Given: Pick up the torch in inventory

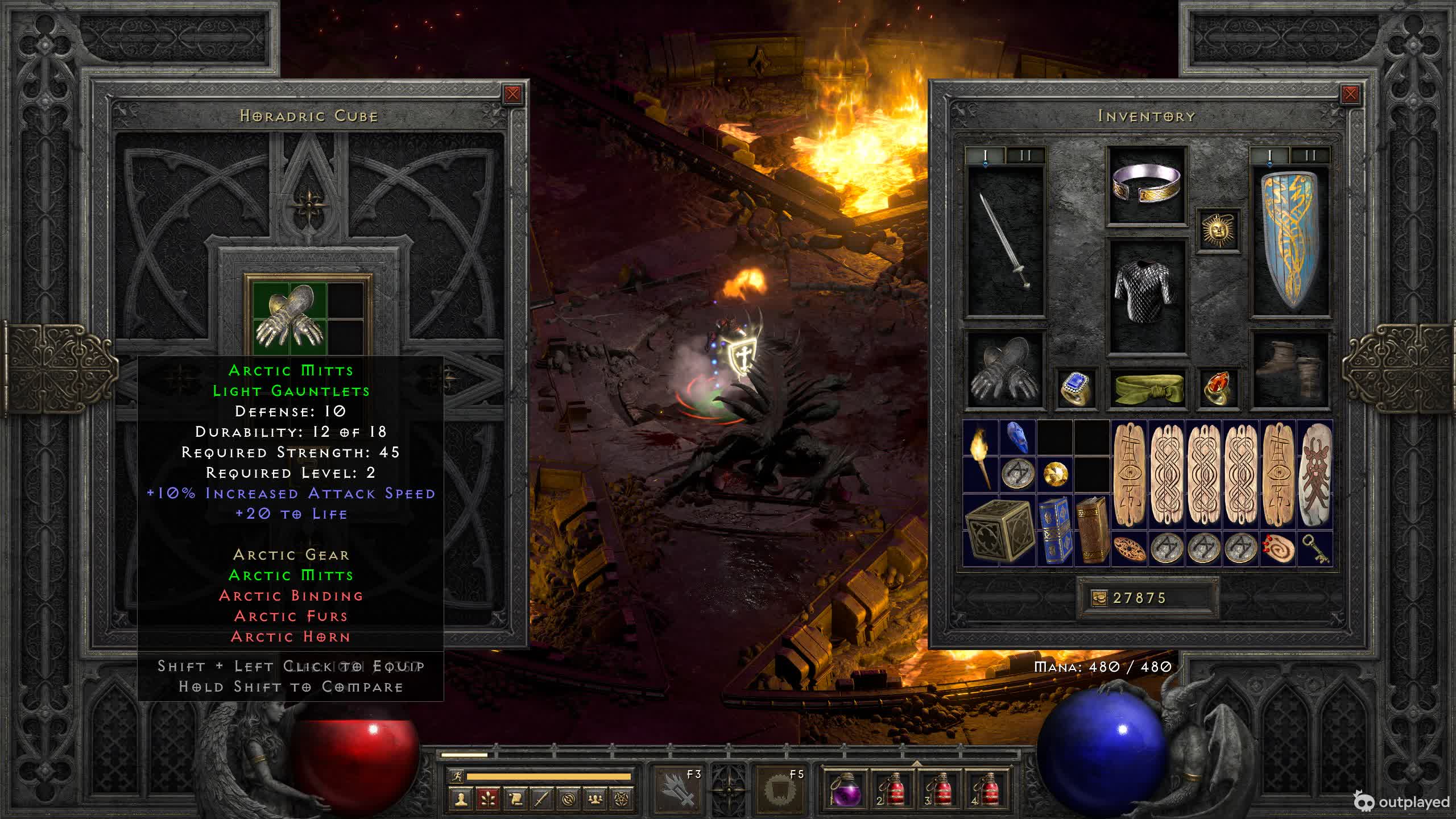Looking at the screenshot, I should click(981, 456).
